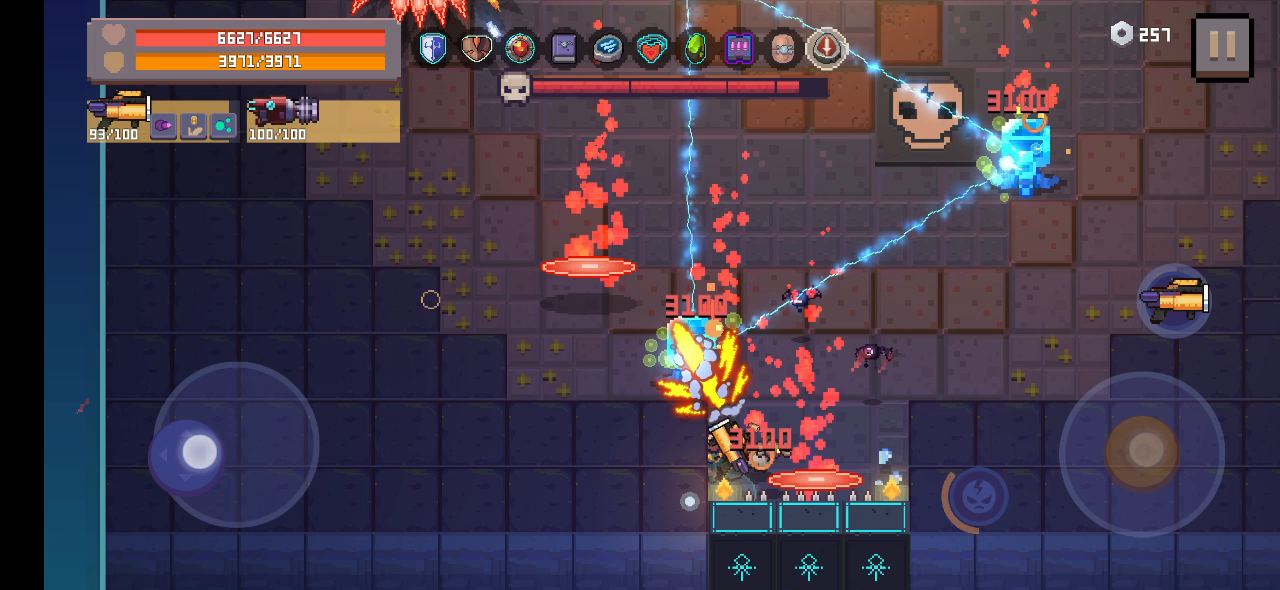This screenshot has height=590, width=1280.
Task: Tap the teal orbs weapon attachment icon
Action: 222,126
